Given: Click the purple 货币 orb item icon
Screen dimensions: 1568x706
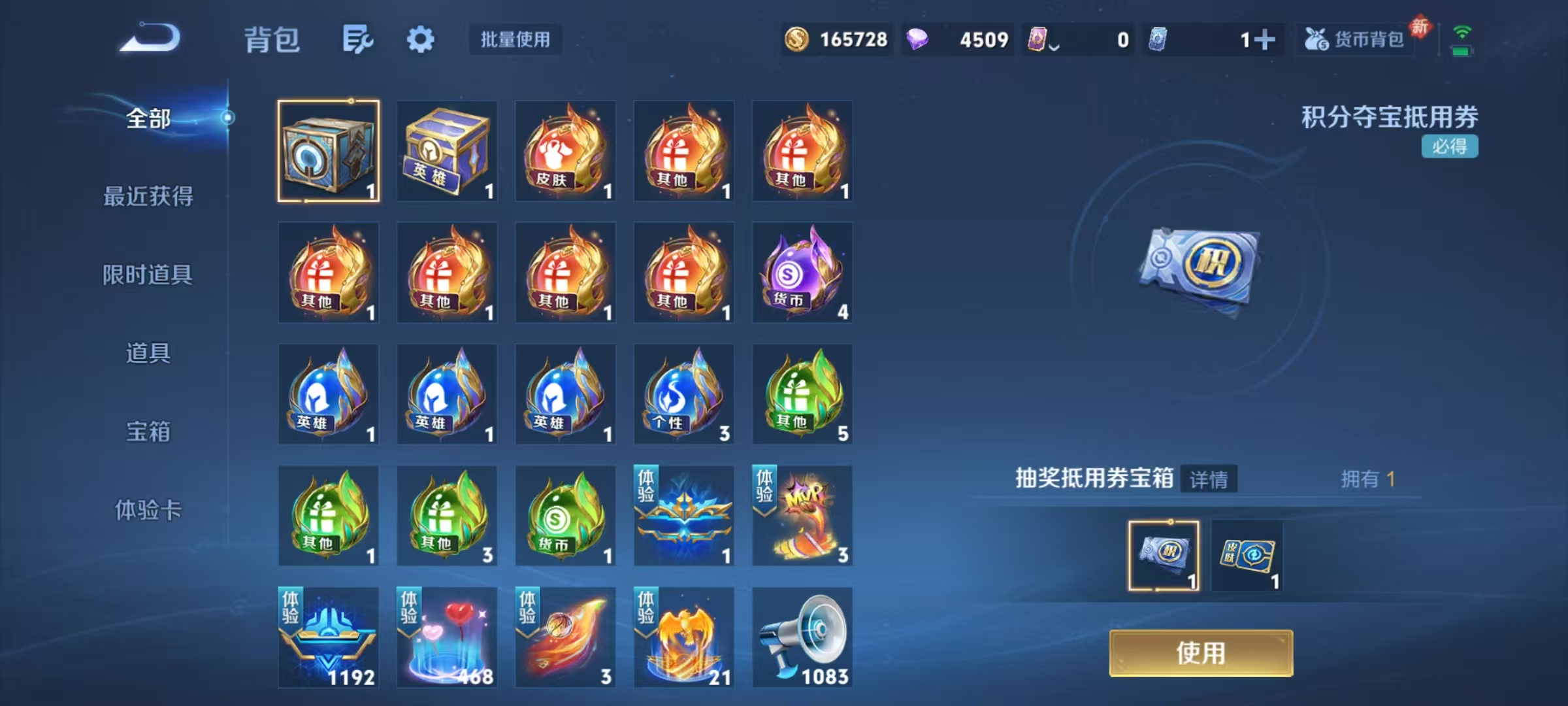Looking at the screenshot, I should (x=802, y=273).
